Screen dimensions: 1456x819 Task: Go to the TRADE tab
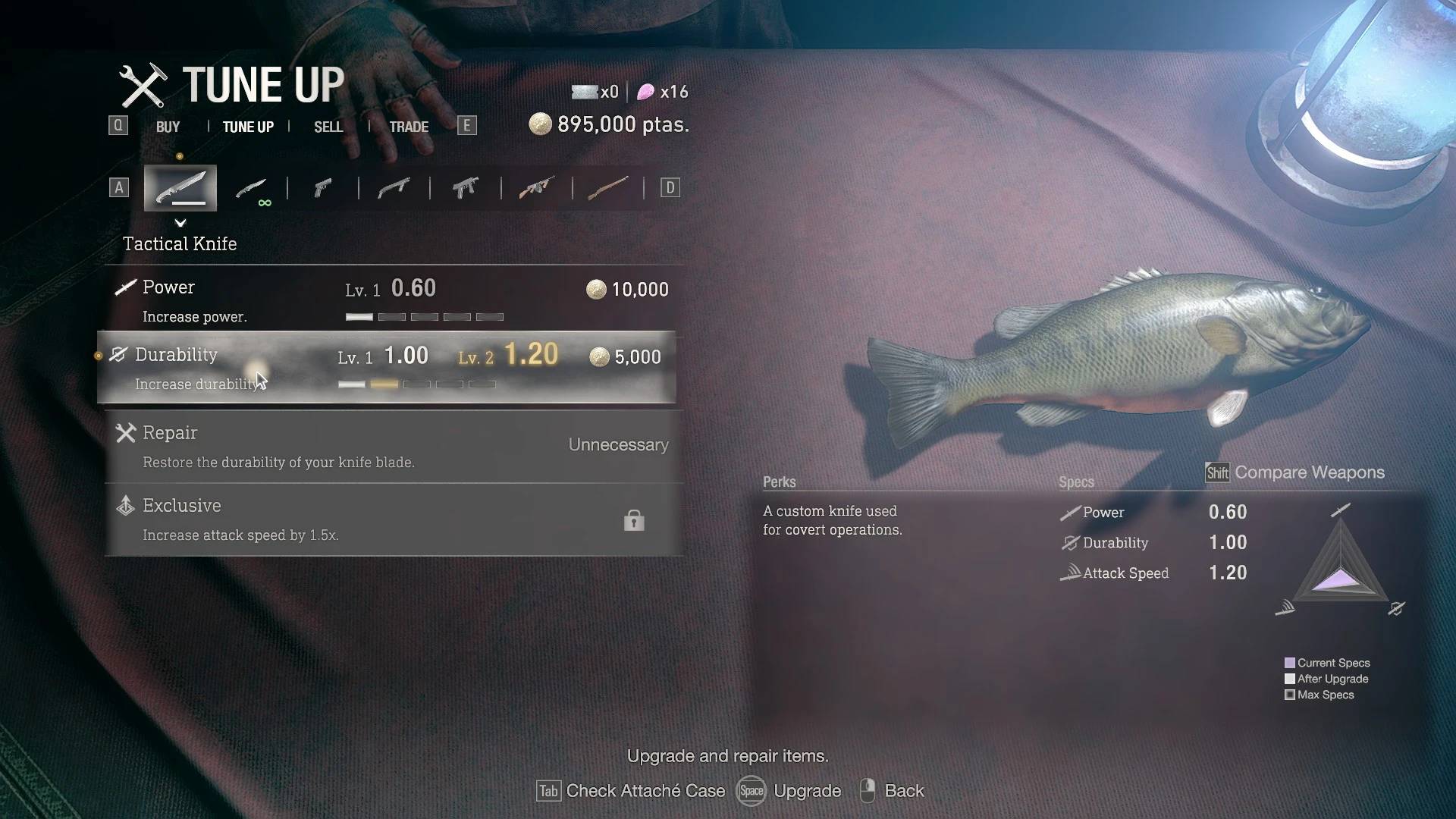tap(409, 127)
